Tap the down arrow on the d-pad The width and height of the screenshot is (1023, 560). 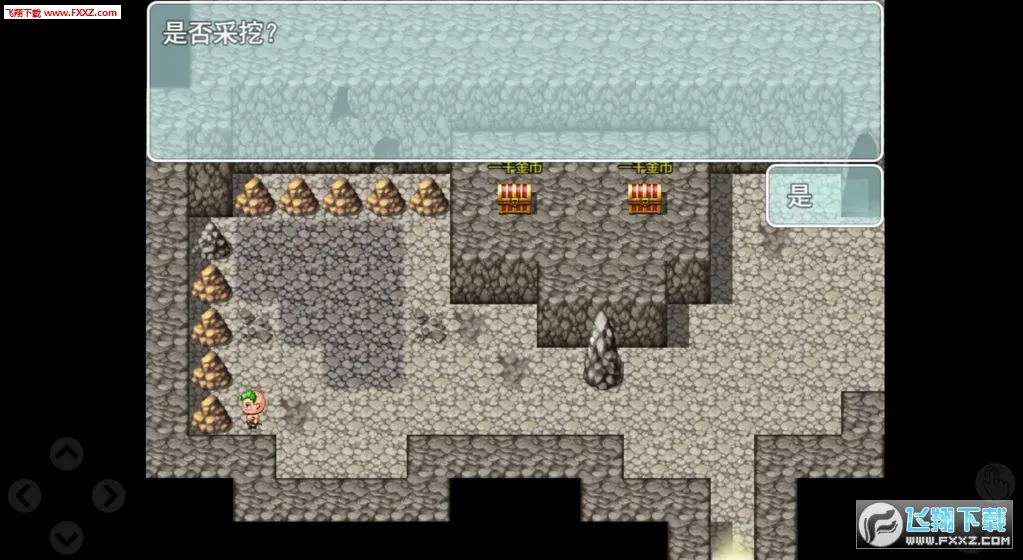coord(67,536)
